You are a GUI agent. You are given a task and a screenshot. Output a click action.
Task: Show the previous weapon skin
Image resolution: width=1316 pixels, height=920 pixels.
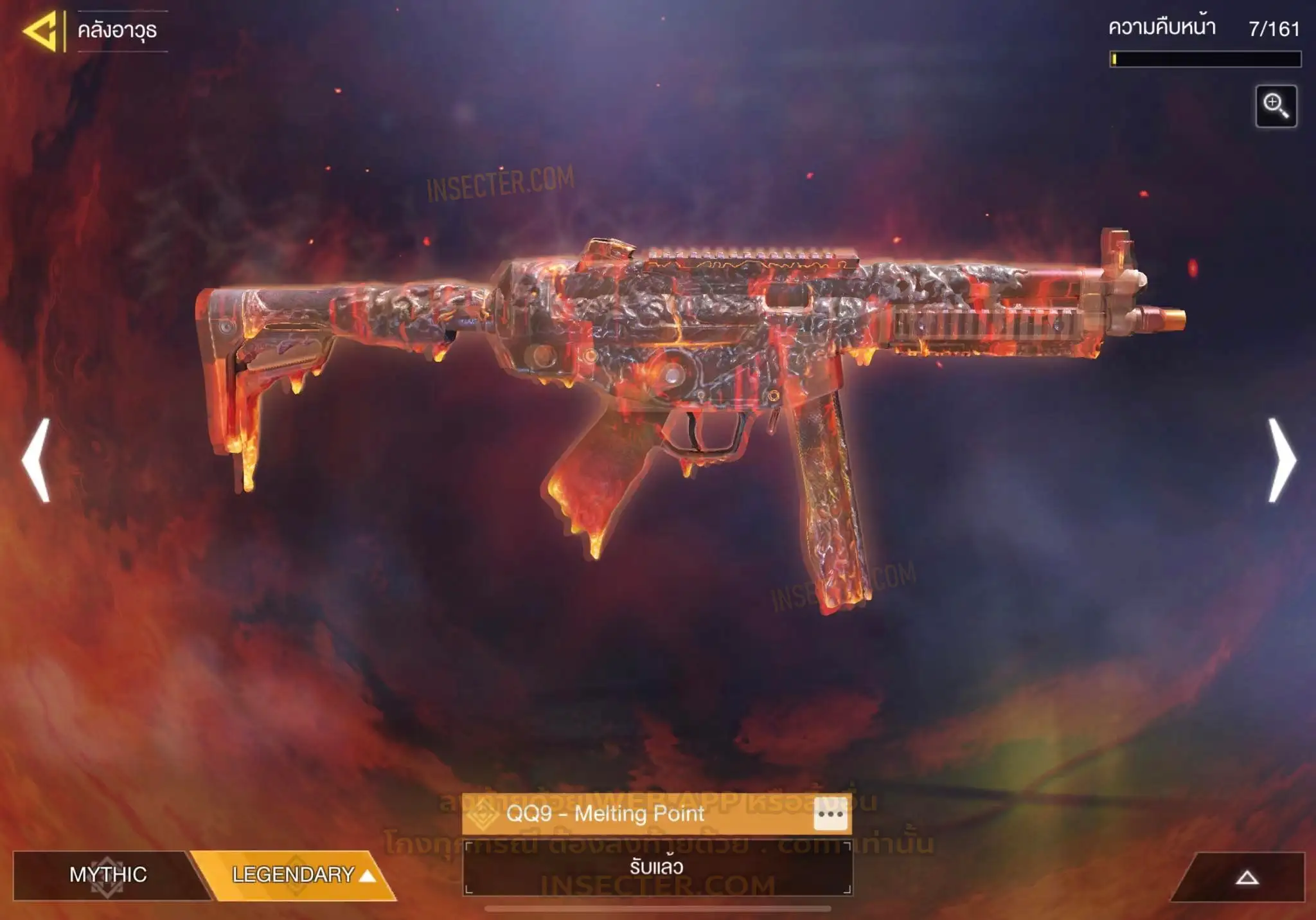coord(37,460)
